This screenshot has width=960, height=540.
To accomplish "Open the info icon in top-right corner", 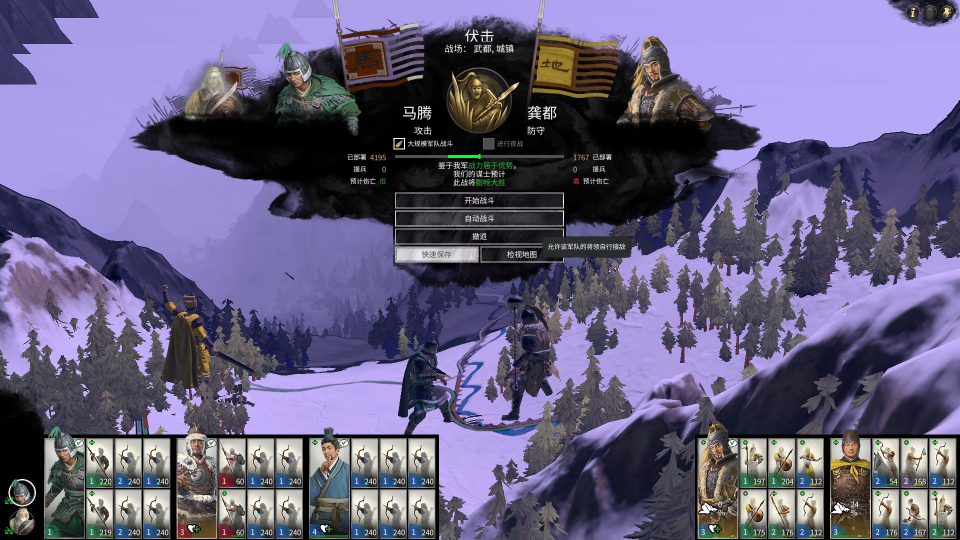I will [x=912, y=12].
